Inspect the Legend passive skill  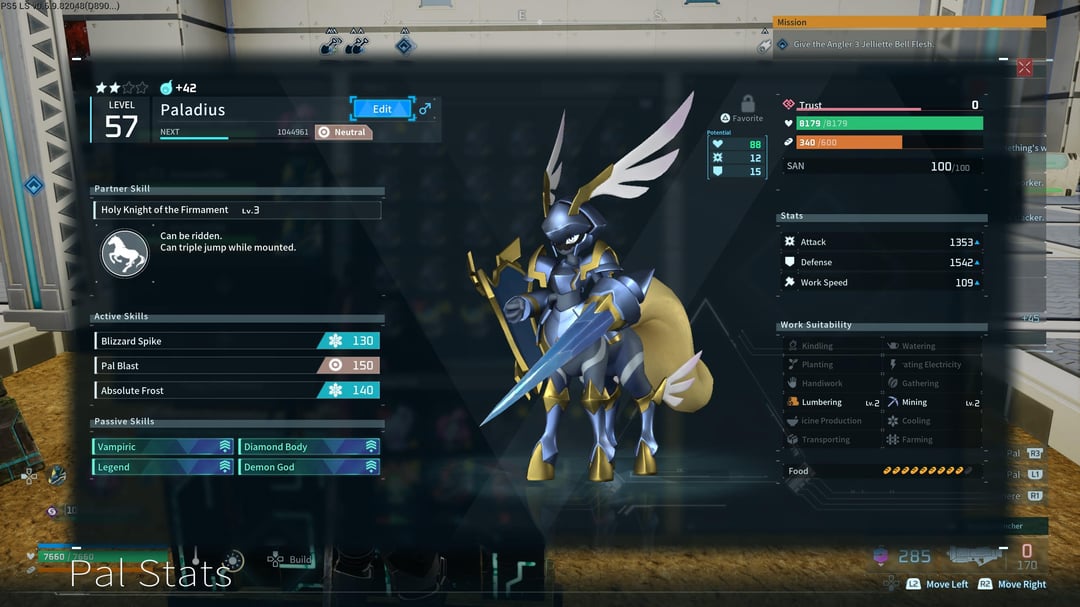coord(163,467)
